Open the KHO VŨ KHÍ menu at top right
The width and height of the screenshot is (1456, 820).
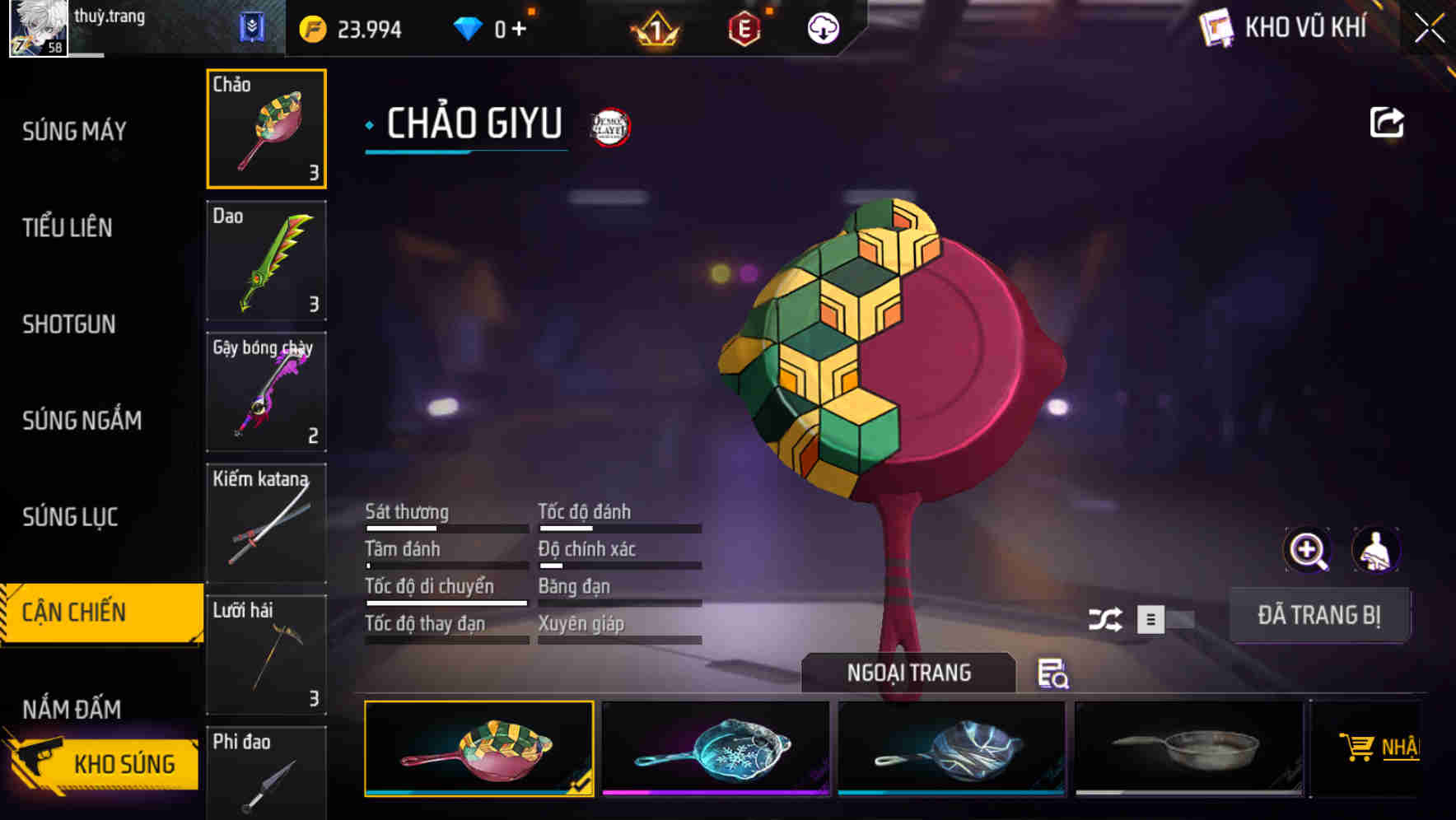1293,27
